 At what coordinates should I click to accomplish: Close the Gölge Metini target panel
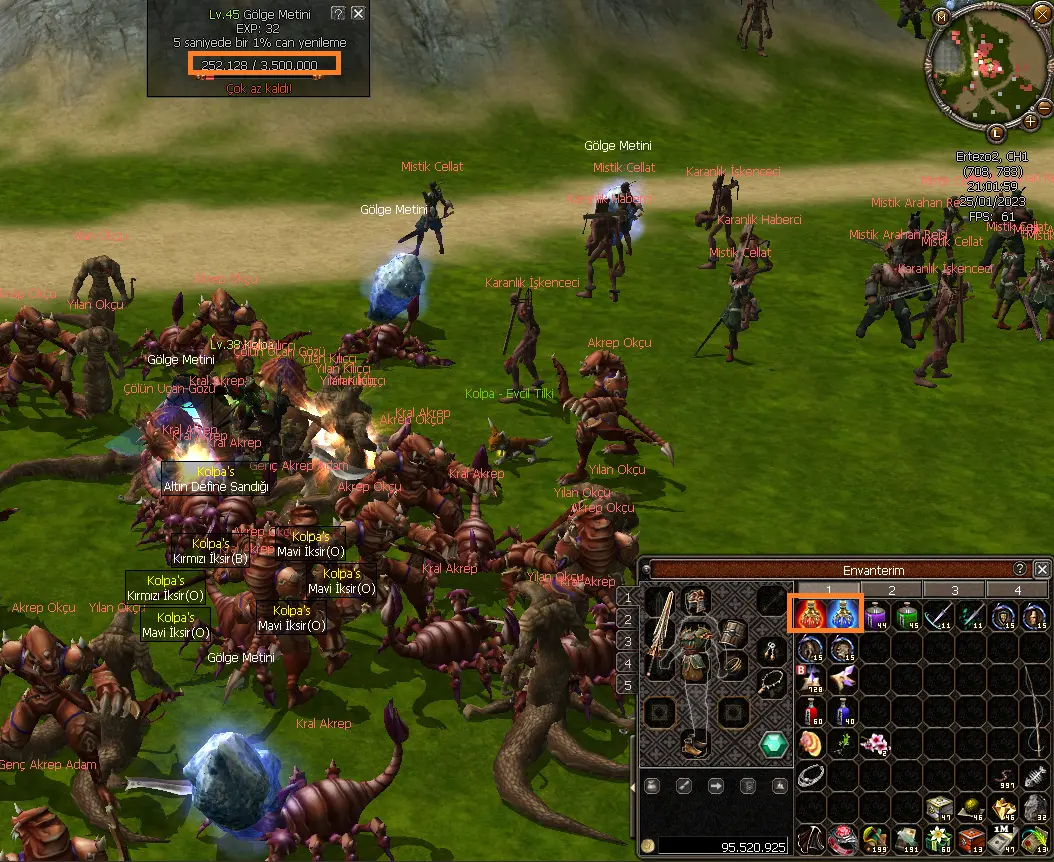[x=358, y=14]
